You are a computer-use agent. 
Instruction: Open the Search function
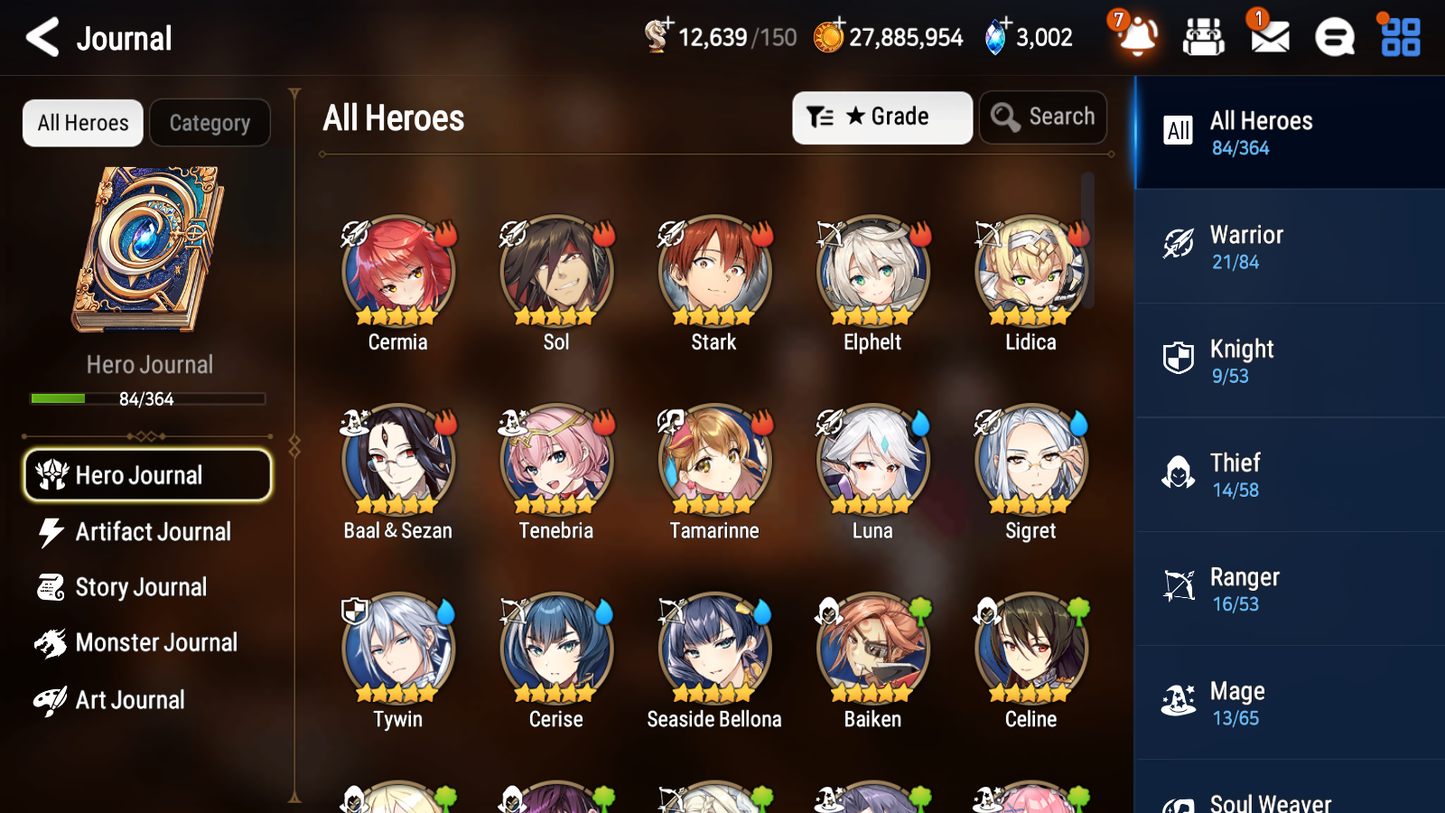tap(1043, 117)
